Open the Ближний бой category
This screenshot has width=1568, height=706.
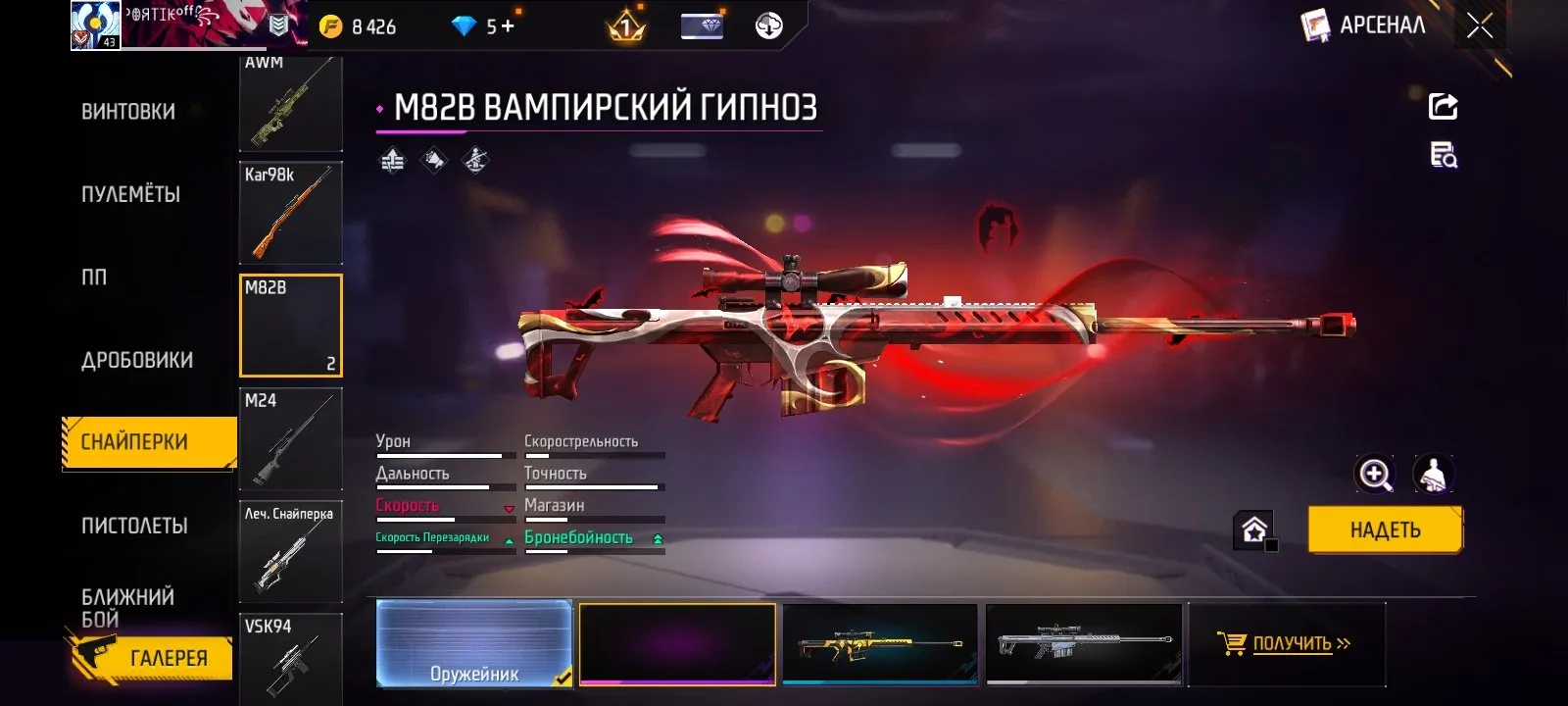tap(127, 608)
